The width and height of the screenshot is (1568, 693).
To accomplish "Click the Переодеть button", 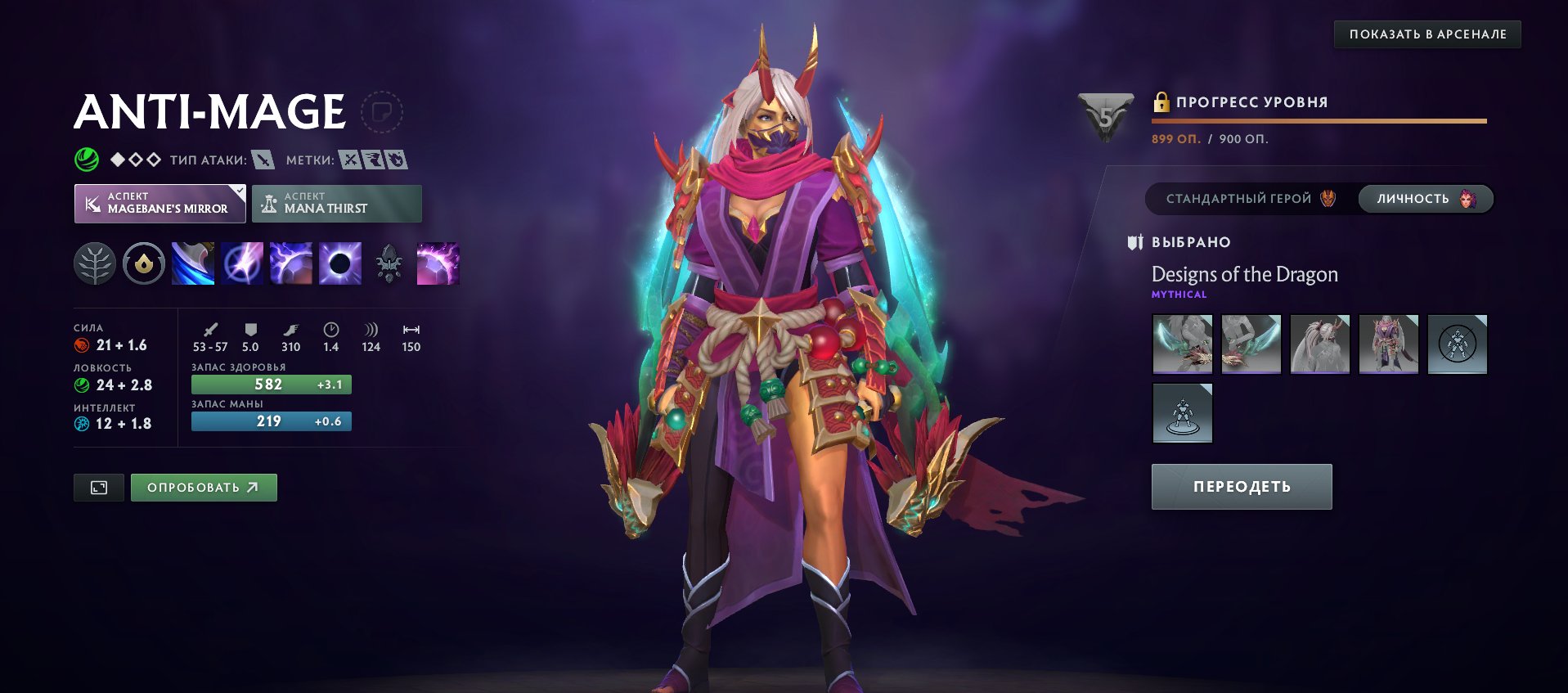I will [x=1241, y=486].
